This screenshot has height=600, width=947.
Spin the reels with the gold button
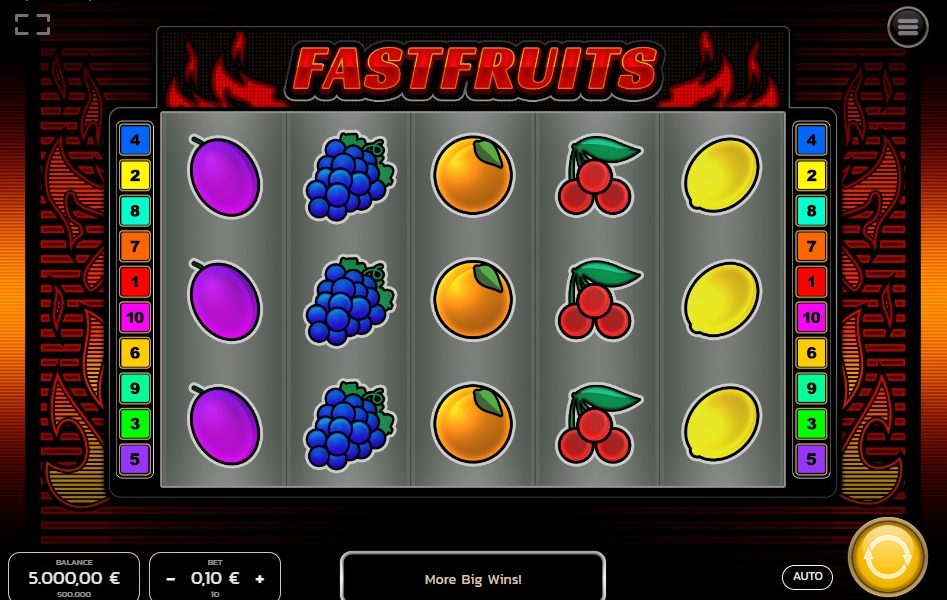tap(887, 558)
